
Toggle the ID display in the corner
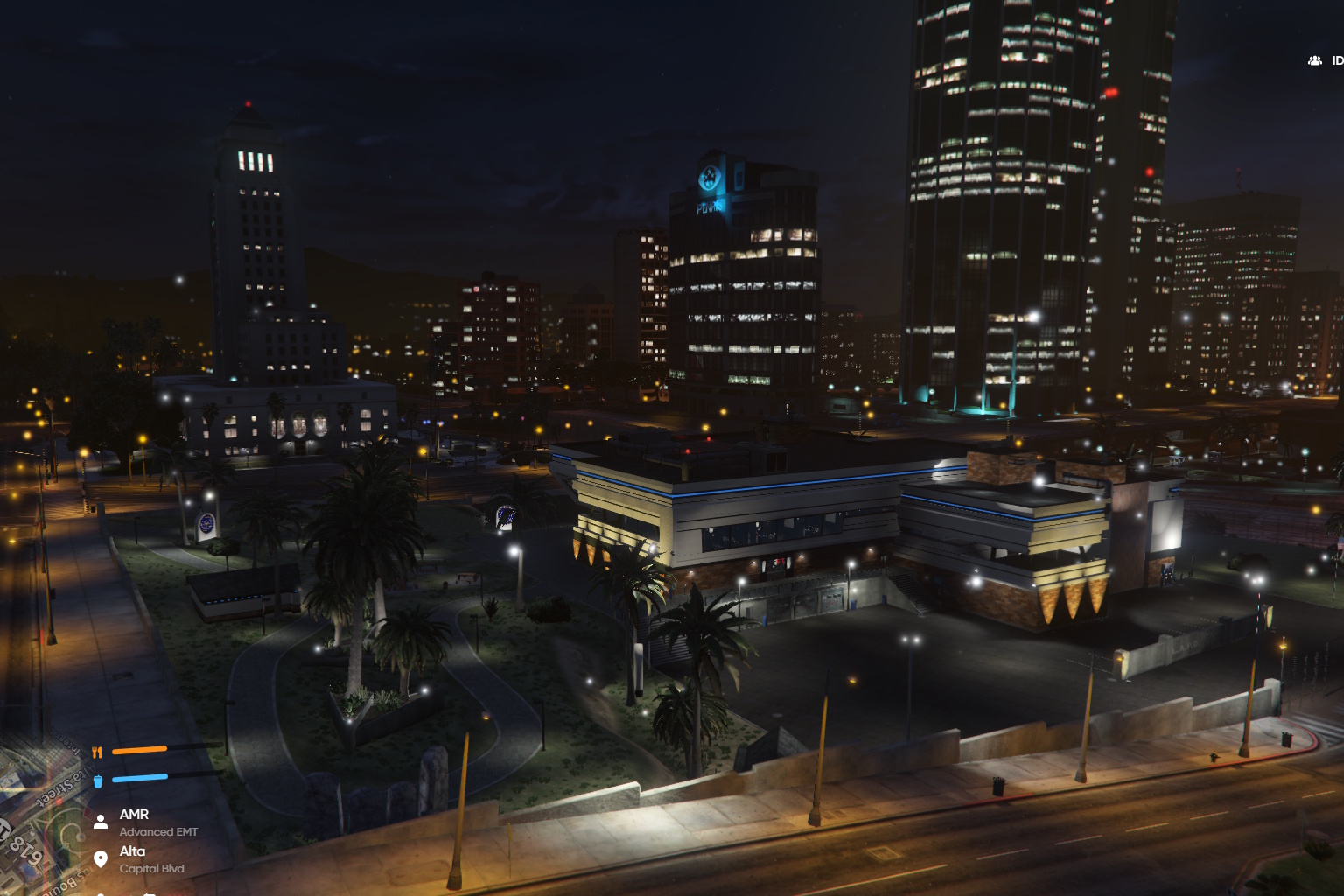click(1336, 59)
